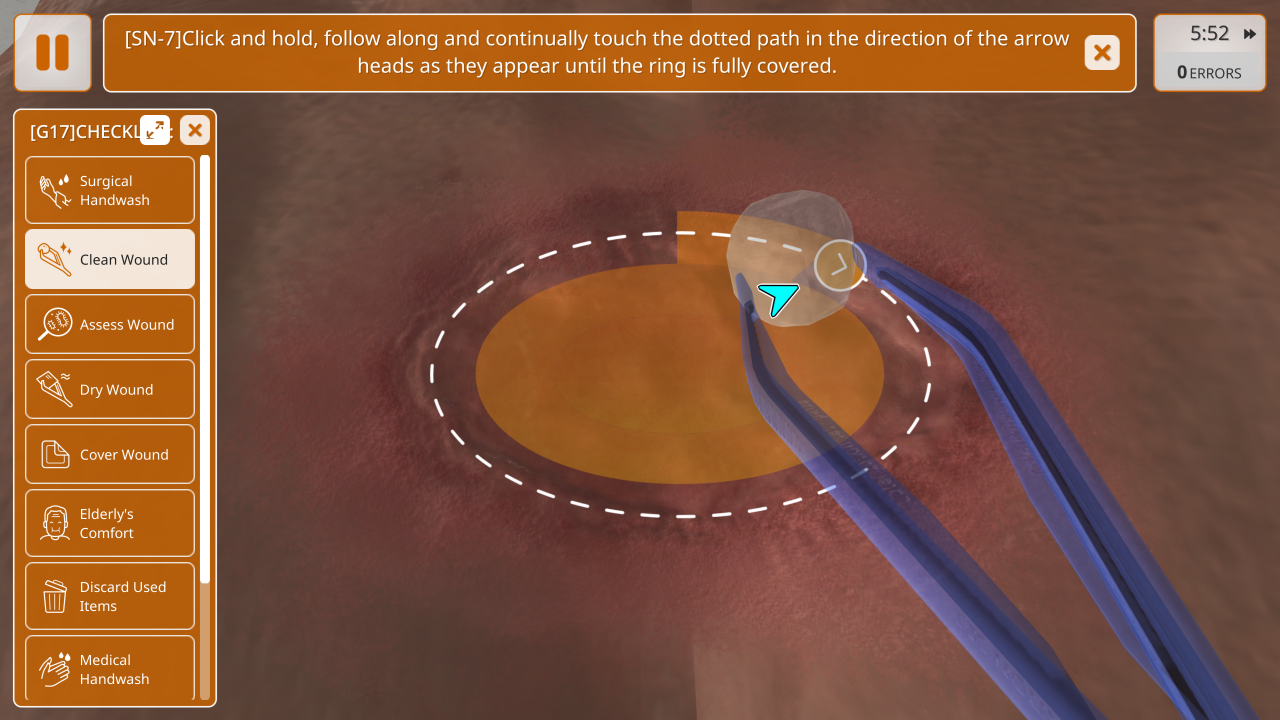Screen dimensions: 1280x720
Task: Close the checklist panel
Action: point(195,130)
